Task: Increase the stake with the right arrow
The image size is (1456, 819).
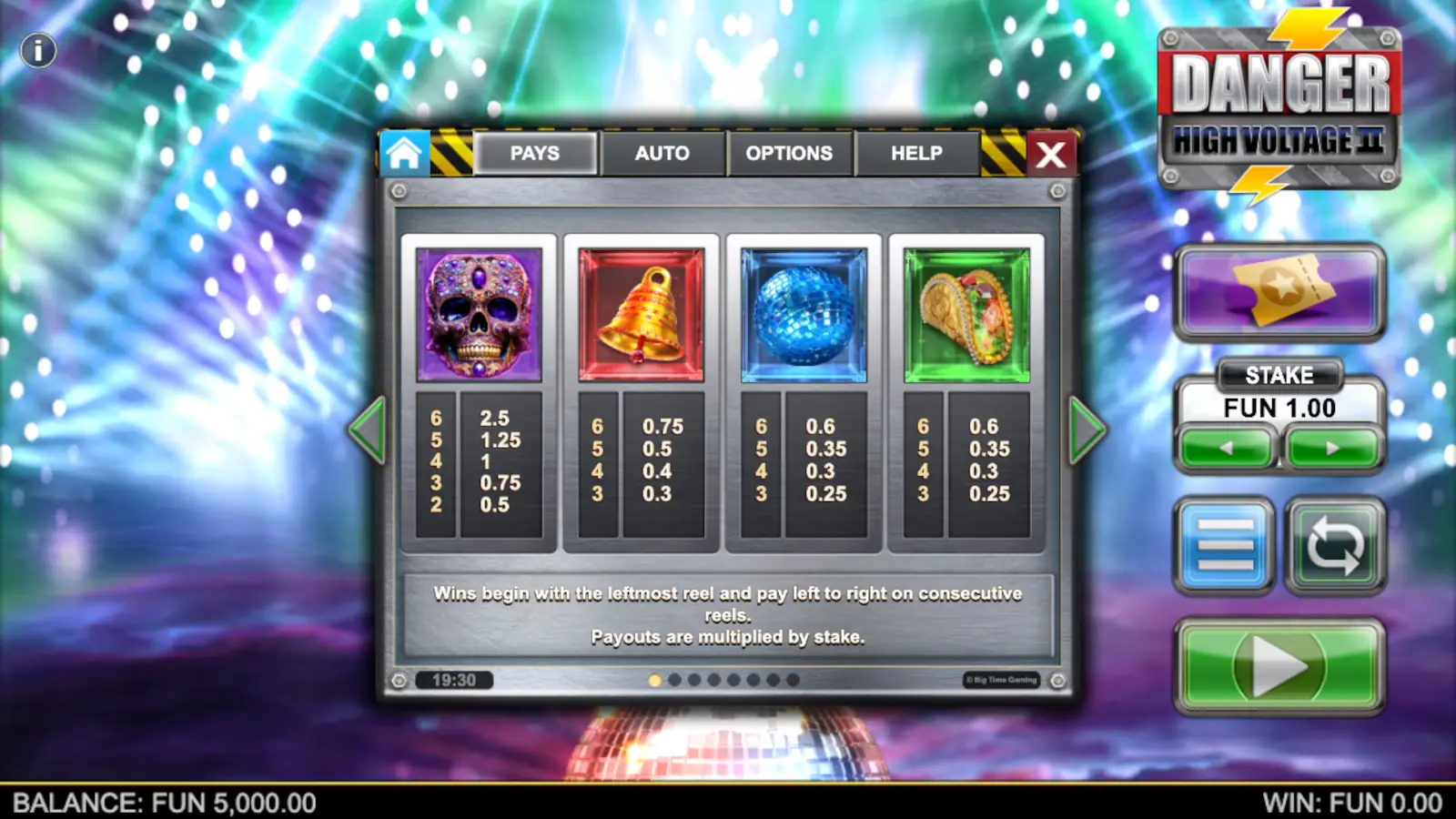Action: [x=1331, y=448]
